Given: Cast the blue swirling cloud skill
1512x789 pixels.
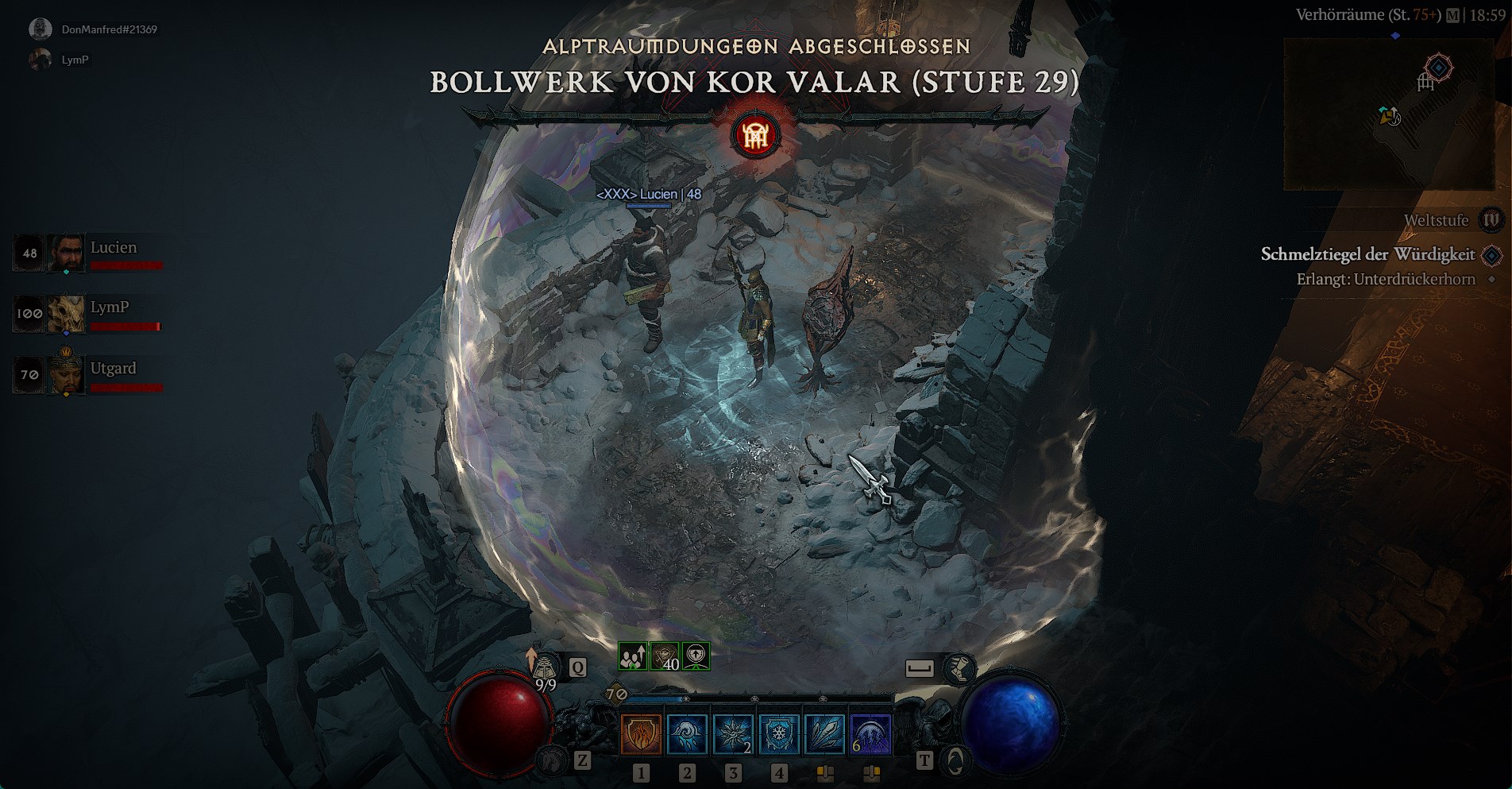Looking at the screenshot, I should coord(687,733).
